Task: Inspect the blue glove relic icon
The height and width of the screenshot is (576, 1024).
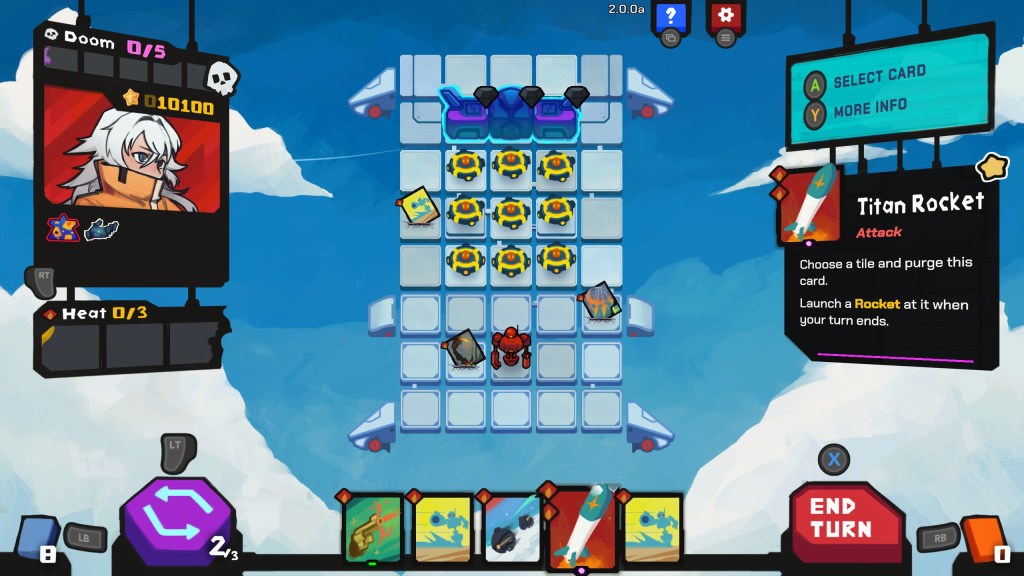Action: [x=102, y=230]
